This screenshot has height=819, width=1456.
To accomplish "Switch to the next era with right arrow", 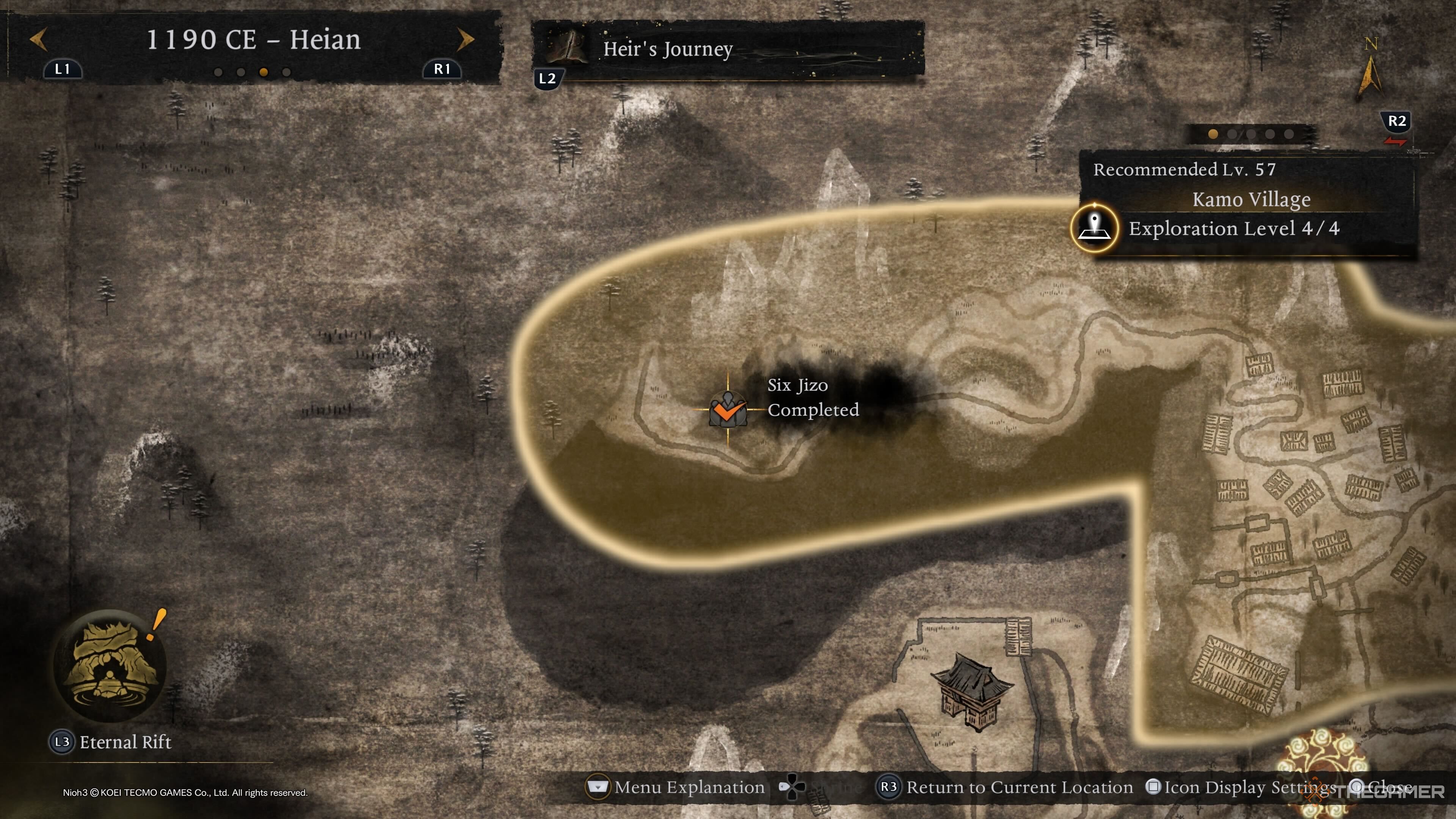I will tap(465, 39).
